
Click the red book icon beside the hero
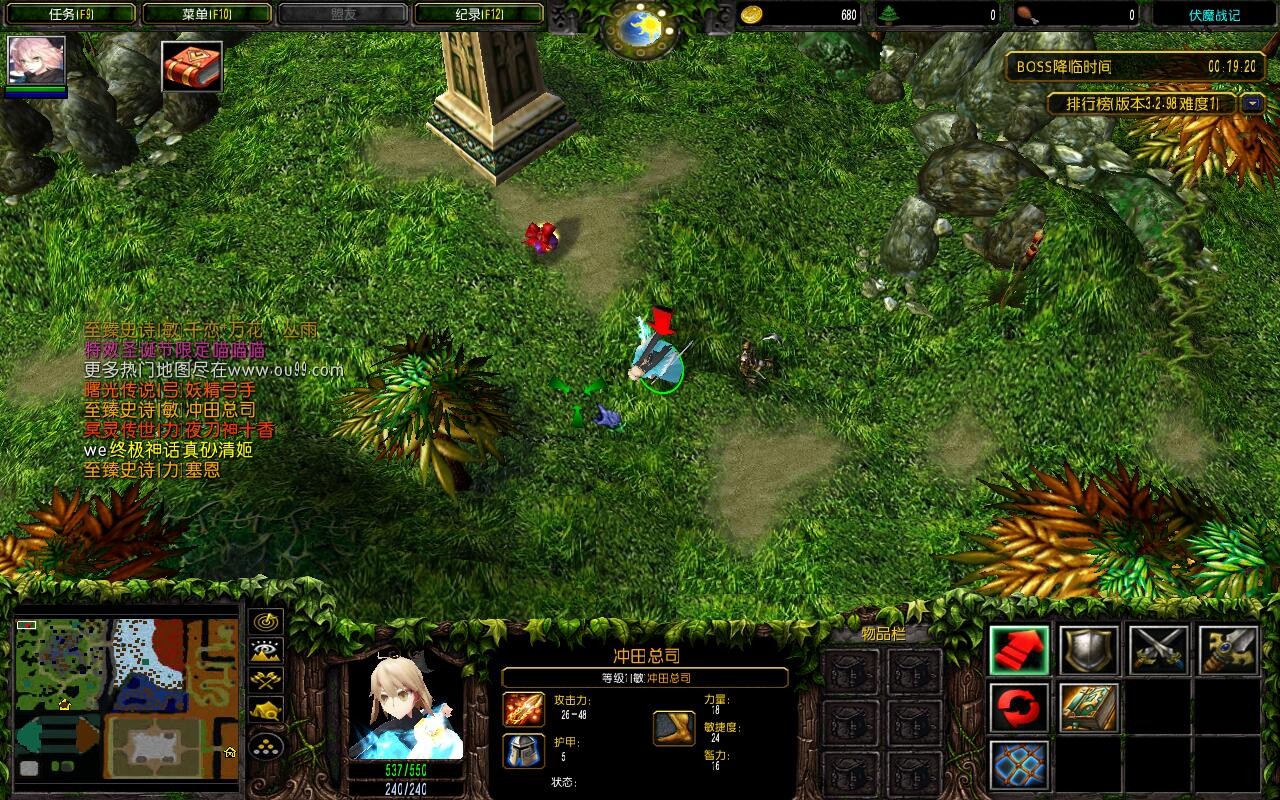coord(192,66)
